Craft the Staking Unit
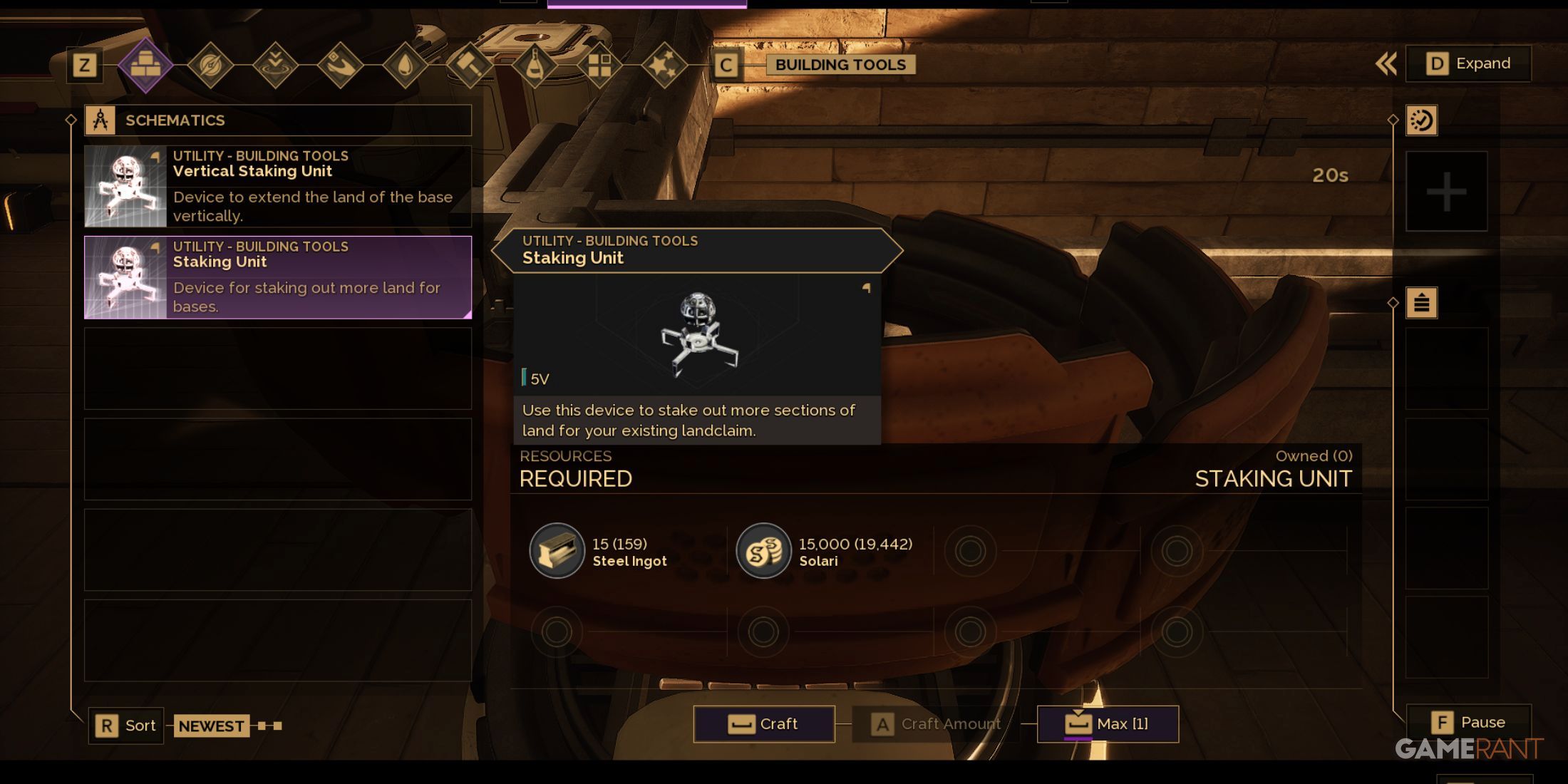This screenshot has height=784, width=1568. tap(764, 724)
